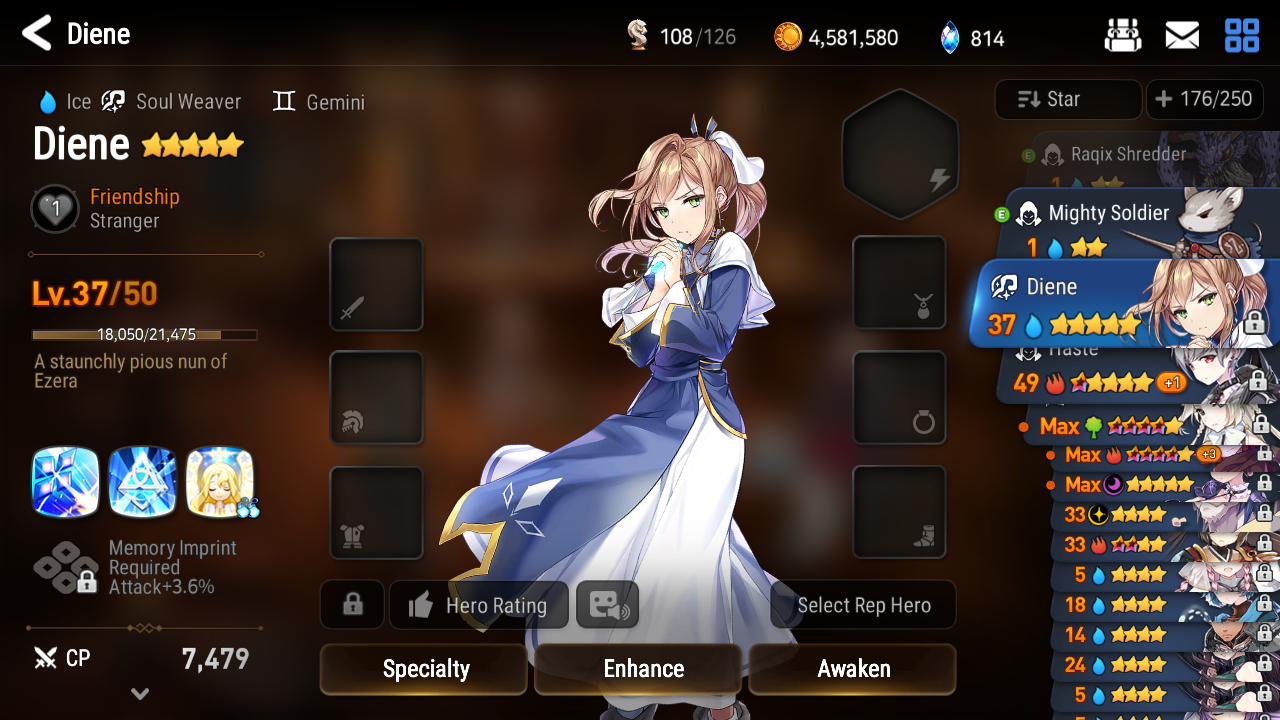This screenshot has width=1280, height=720.
Task: View Diene's triangle-sigil second skill
Action: (143, 482)
